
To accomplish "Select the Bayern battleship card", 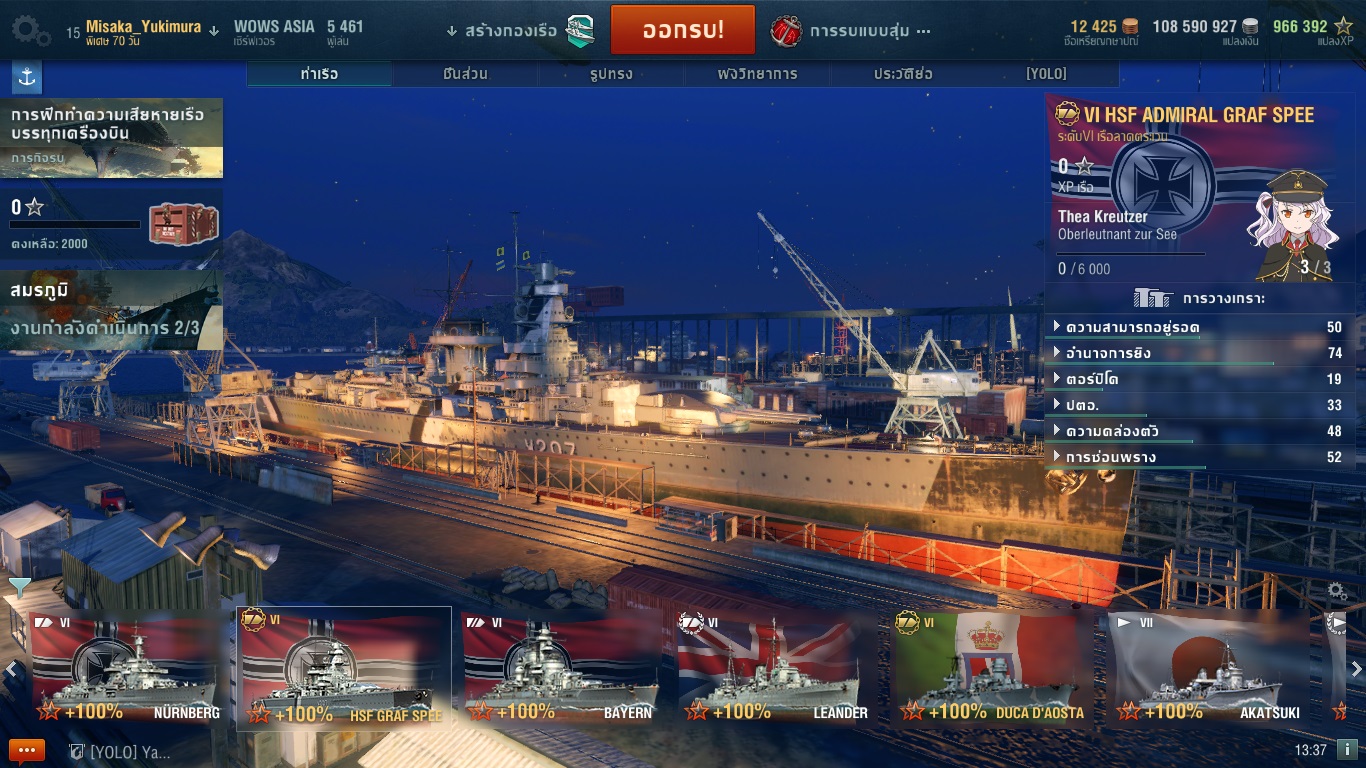I will 560,668.
